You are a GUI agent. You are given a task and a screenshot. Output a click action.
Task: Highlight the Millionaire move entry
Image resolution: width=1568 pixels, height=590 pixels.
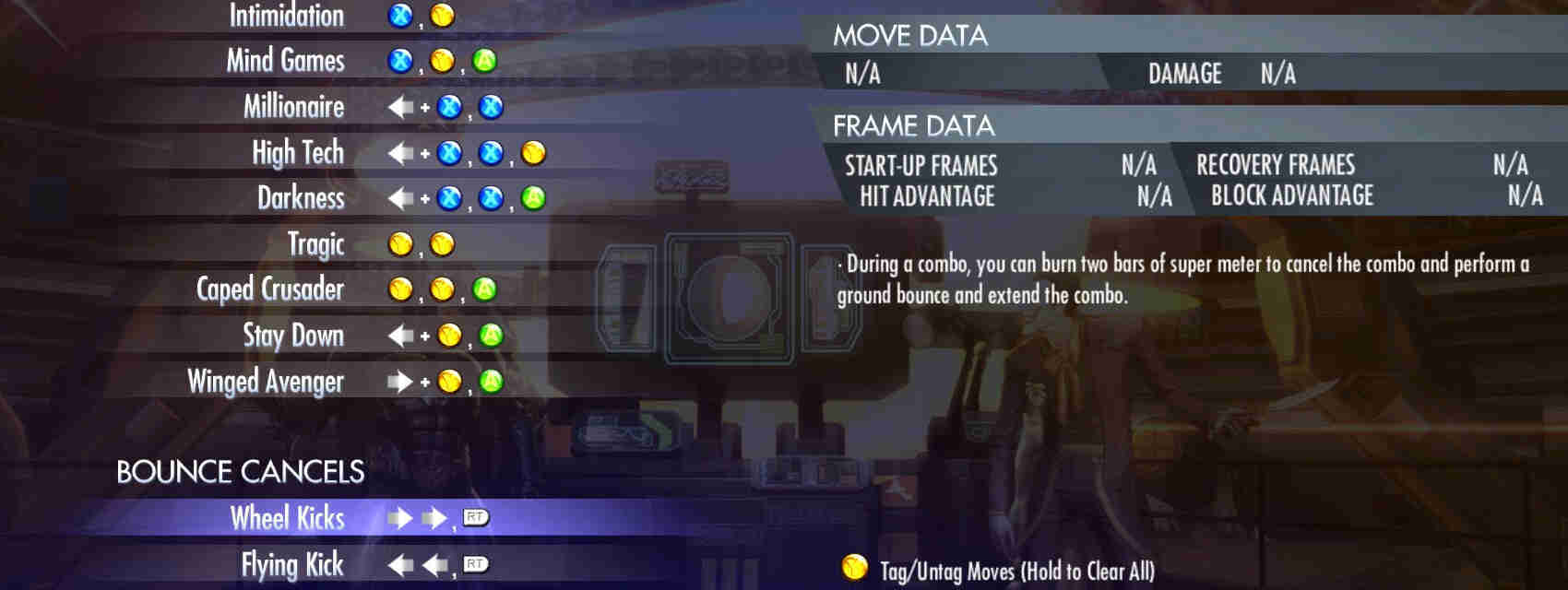pos(293,107)
